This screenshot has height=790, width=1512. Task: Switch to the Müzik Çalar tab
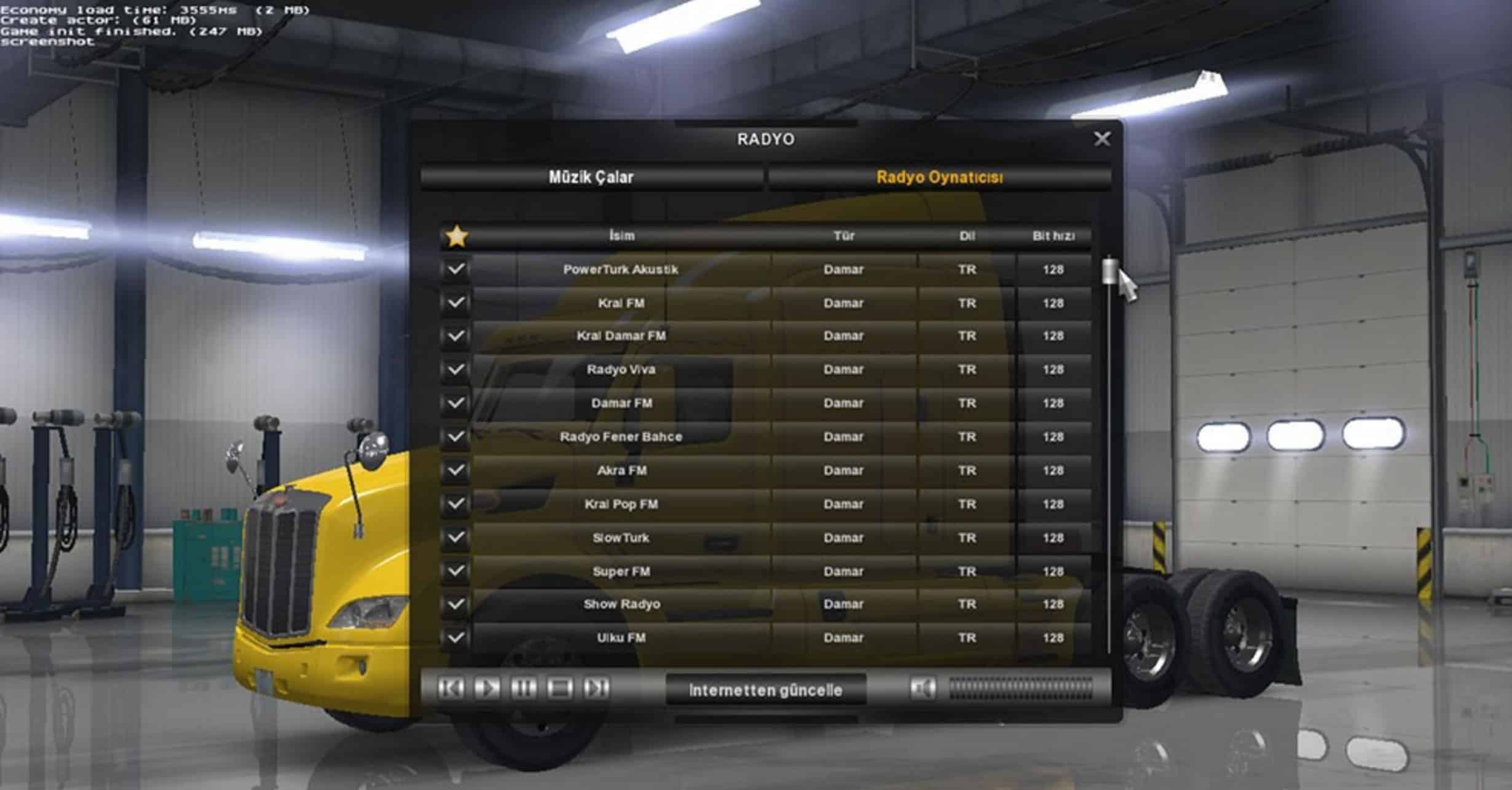(591, 178)
